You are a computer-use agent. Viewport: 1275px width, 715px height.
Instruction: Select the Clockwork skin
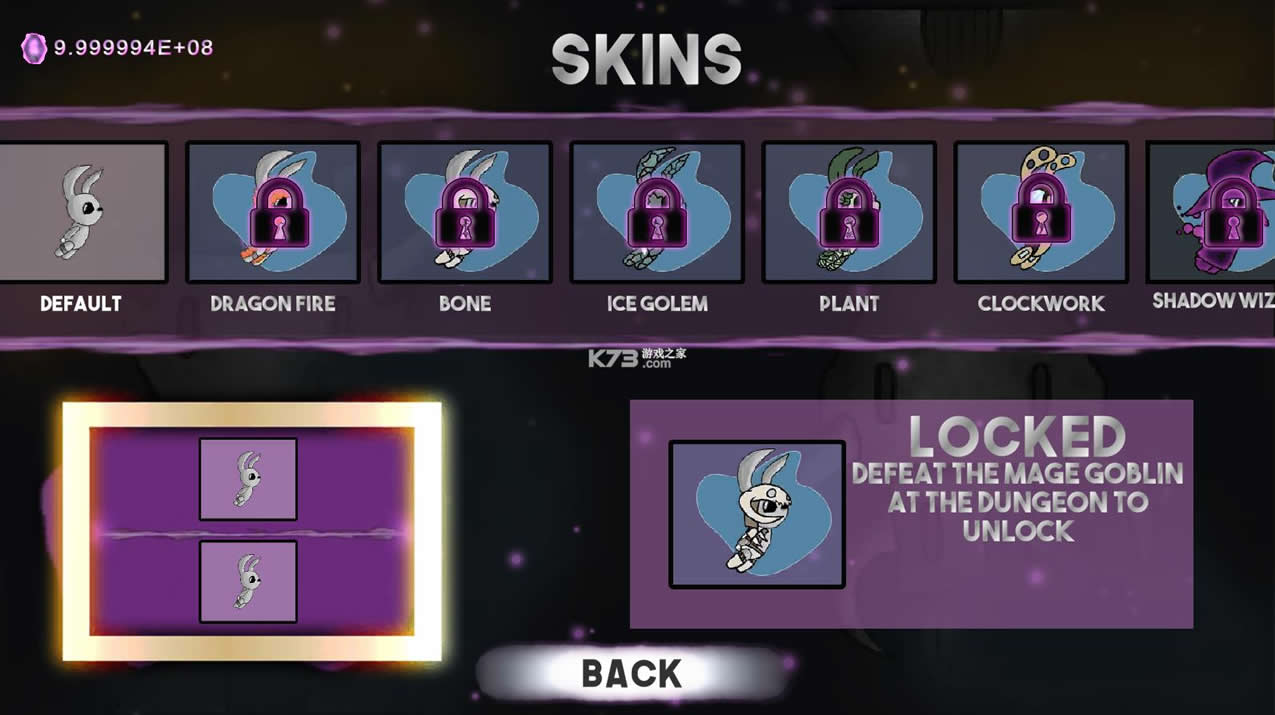click(1041, 212)
